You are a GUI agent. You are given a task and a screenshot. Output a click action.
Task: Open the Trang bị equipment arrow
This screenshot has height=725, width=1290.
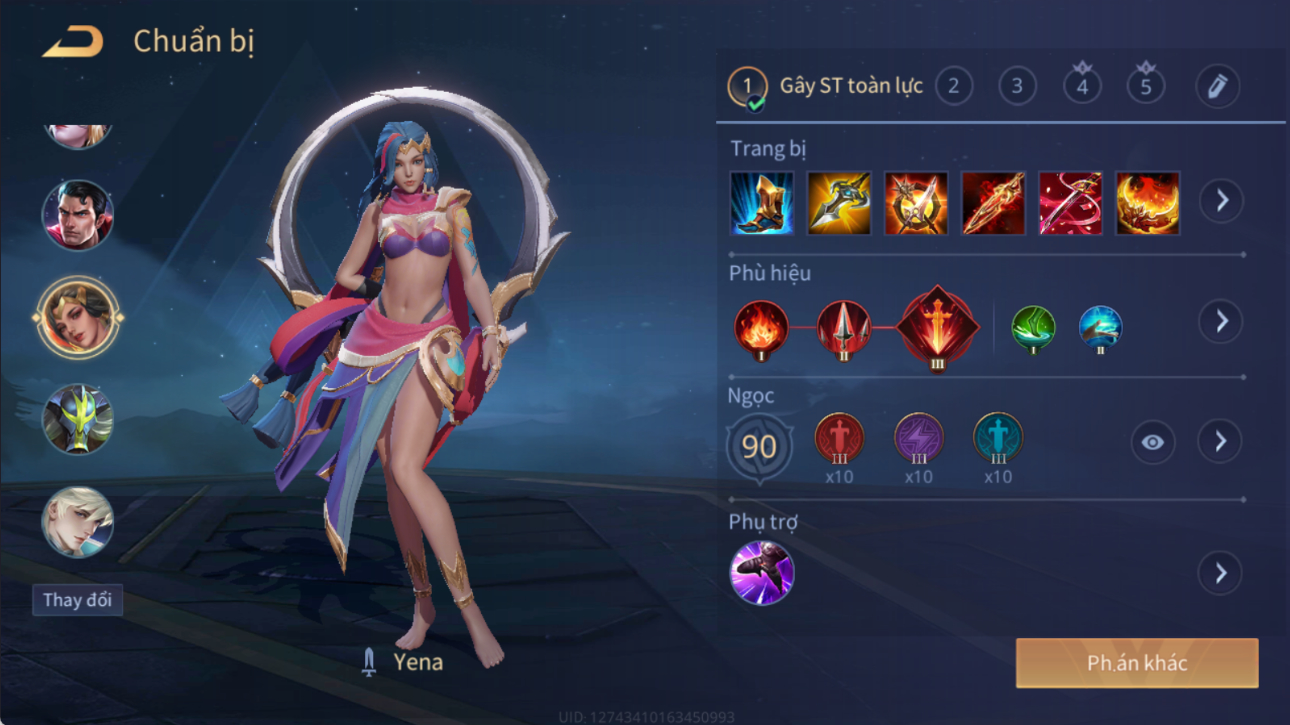pos(1221,201)
